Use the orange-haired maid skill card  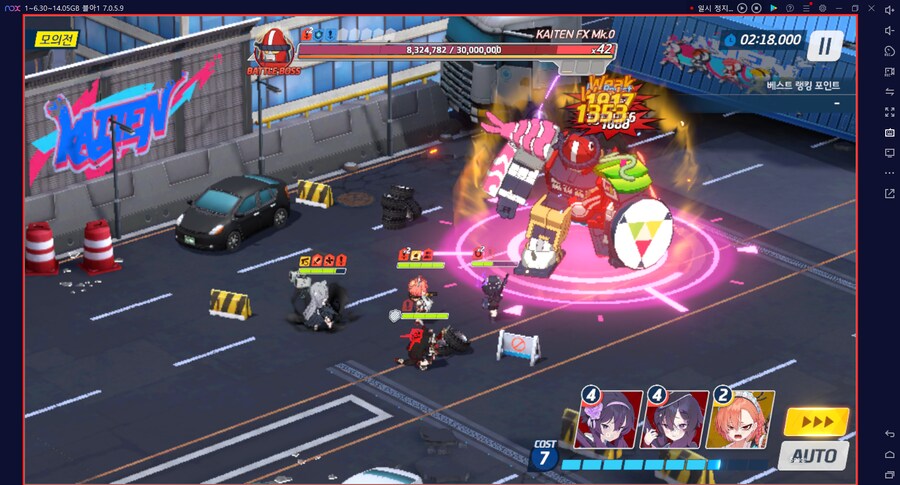(x=741, y=419)
